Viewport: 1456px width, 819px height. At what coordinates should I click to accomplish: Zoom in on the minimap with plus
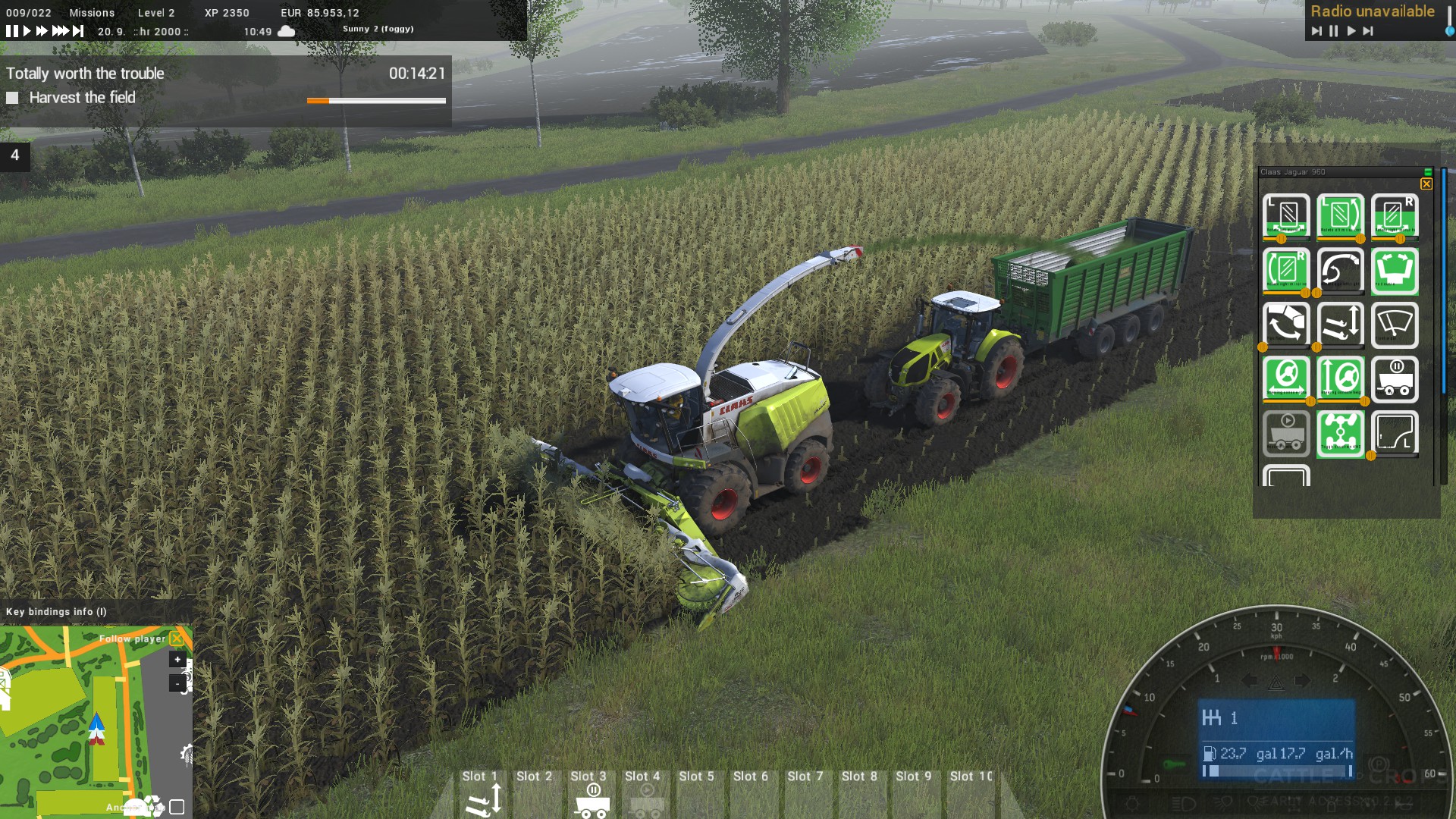[179, 660]
